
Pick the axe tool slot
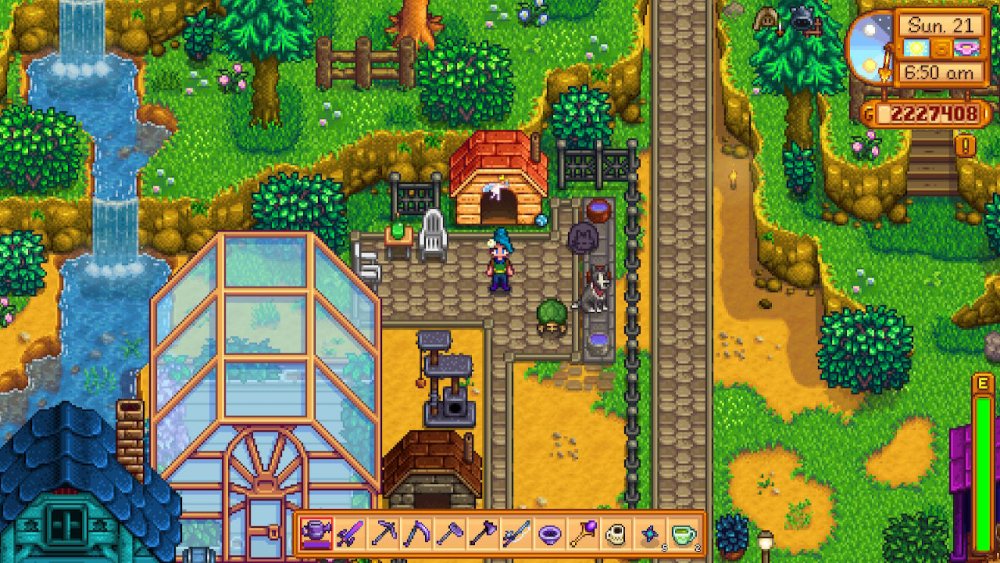pyautogui.click(x=482, y=534)
